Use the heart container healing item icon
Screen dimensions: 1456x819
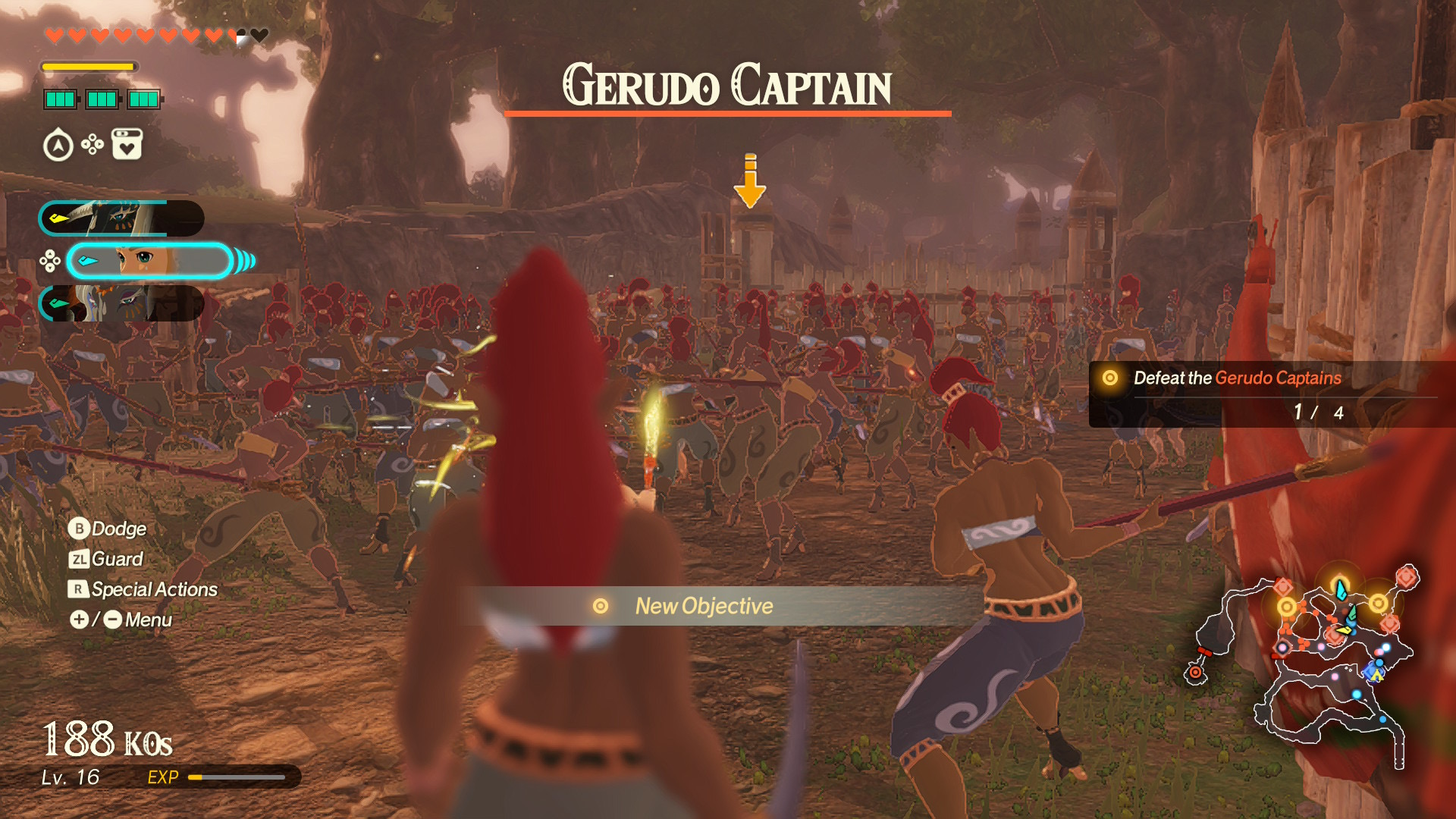pos(127,144)
